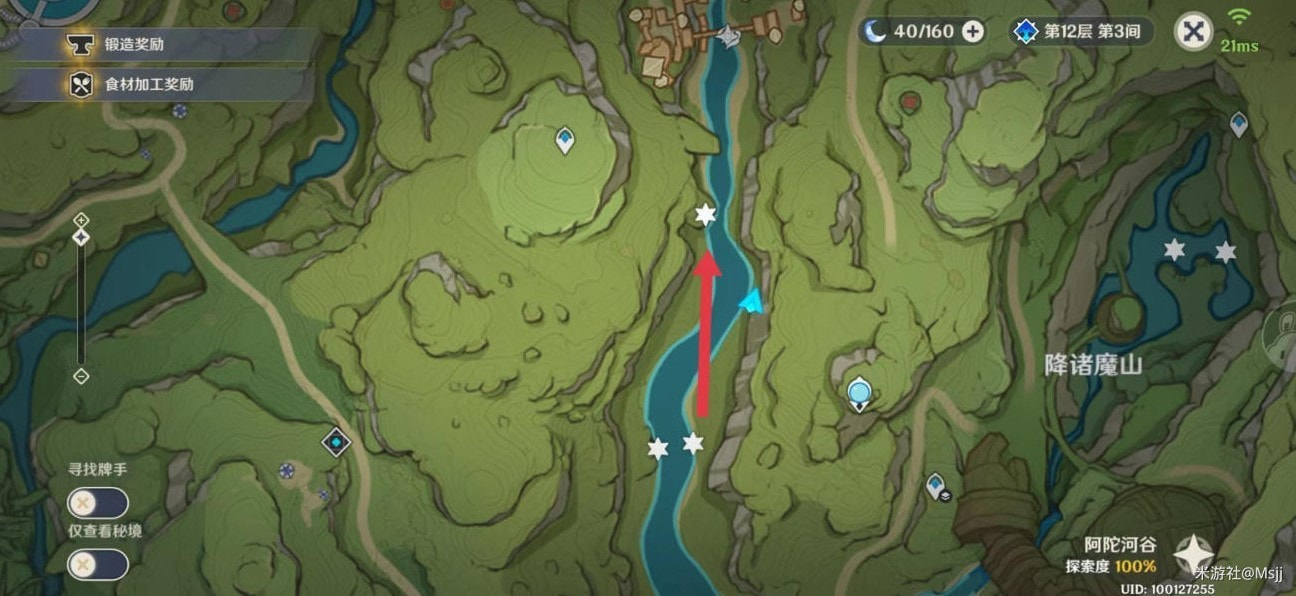Toggle the 寻找牌手 switch
This screenshot has width=1296, height=596.
pos(97,503)
